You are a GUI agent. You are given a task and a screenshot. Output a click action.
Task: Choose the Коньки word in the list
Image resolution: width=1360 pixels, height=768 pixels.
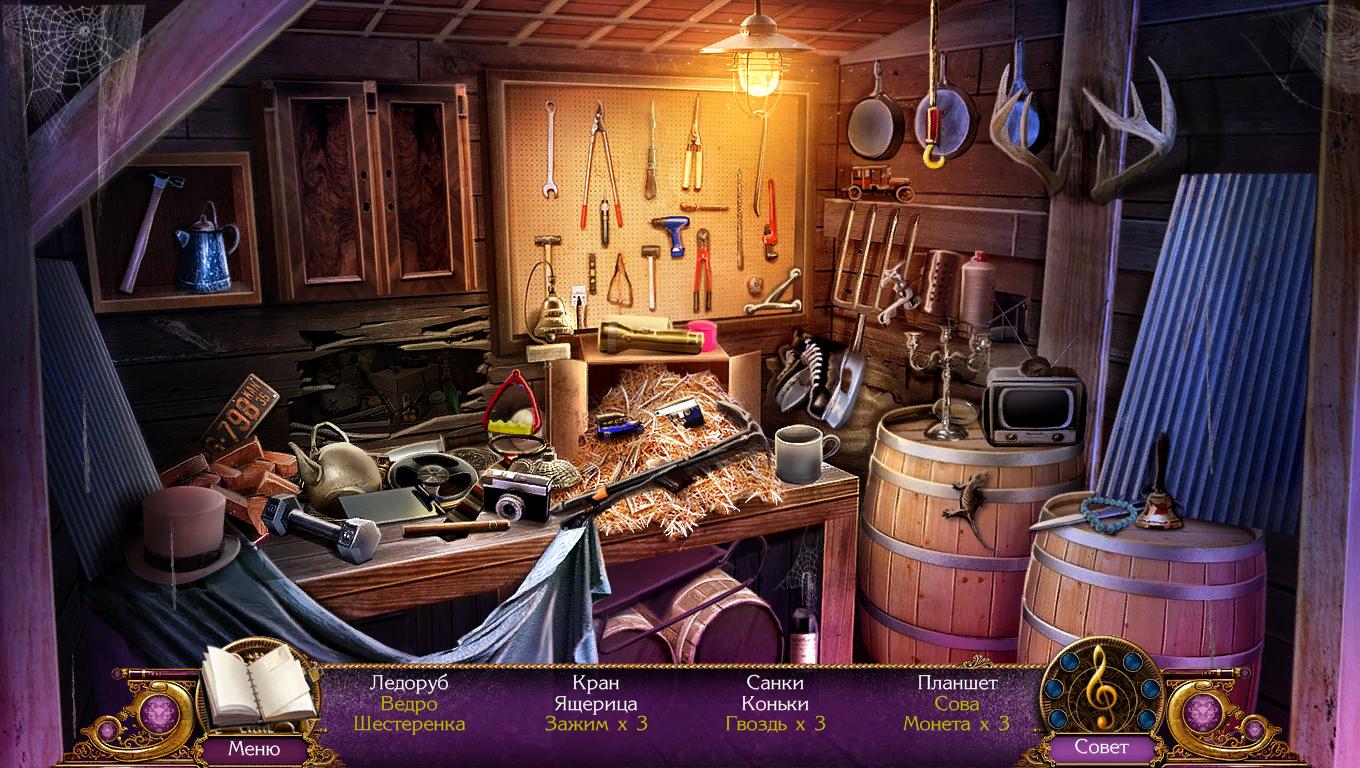[775, 703]
